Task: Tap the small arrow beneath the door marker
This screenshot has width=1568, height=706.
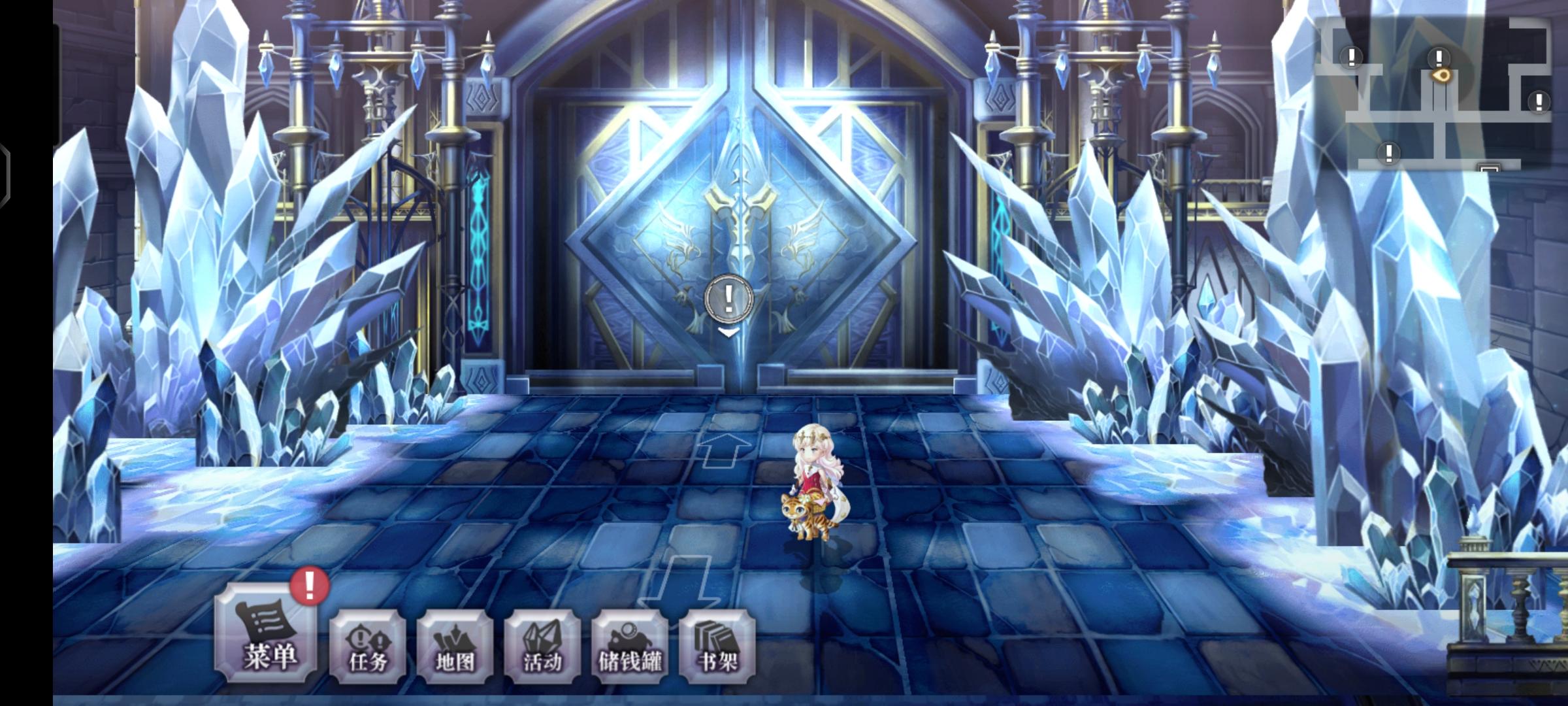Action: pyautogui.click(x=727, y=332)
